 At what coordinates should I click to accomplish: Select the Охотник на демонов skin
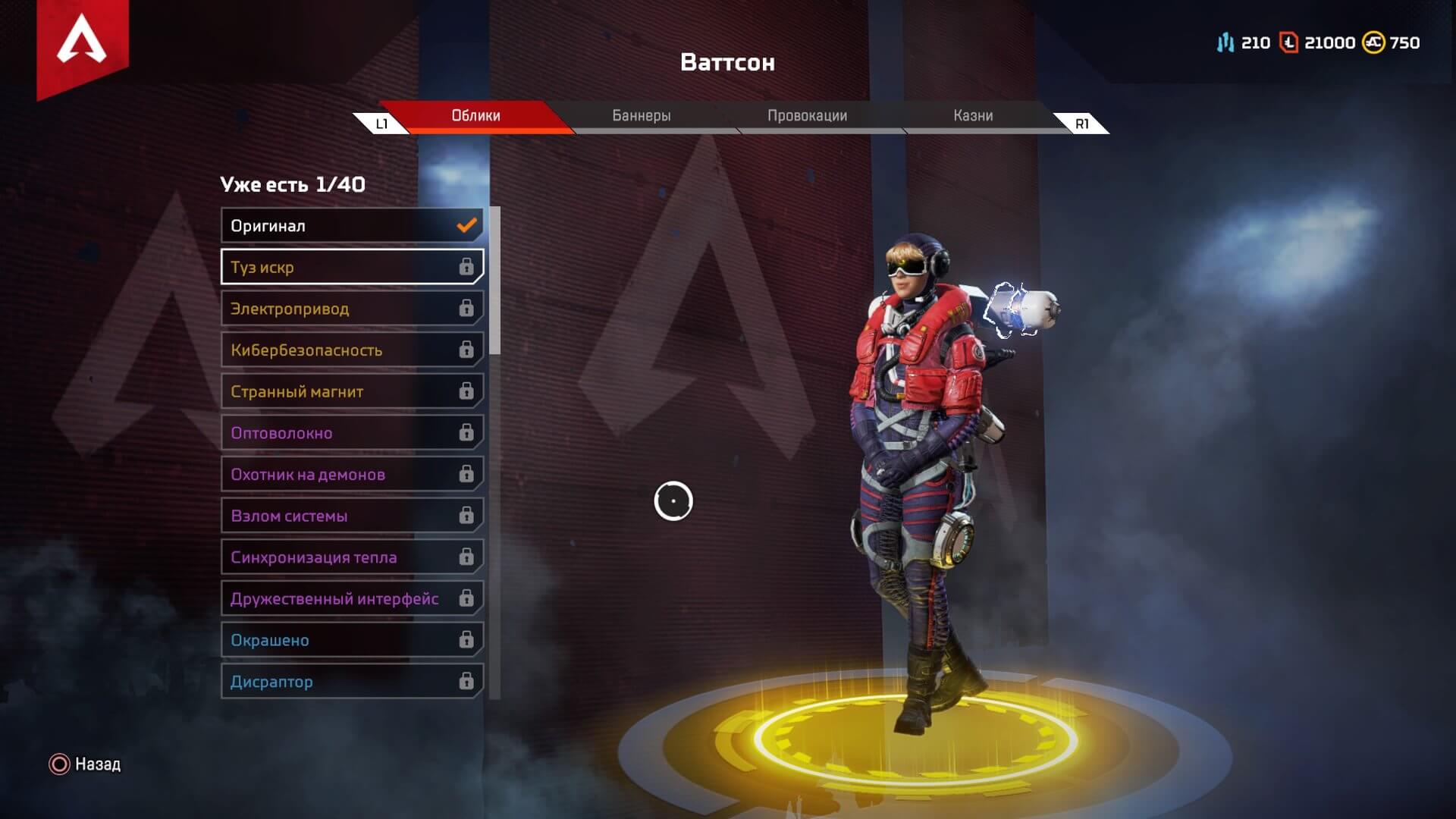(341, 473)
